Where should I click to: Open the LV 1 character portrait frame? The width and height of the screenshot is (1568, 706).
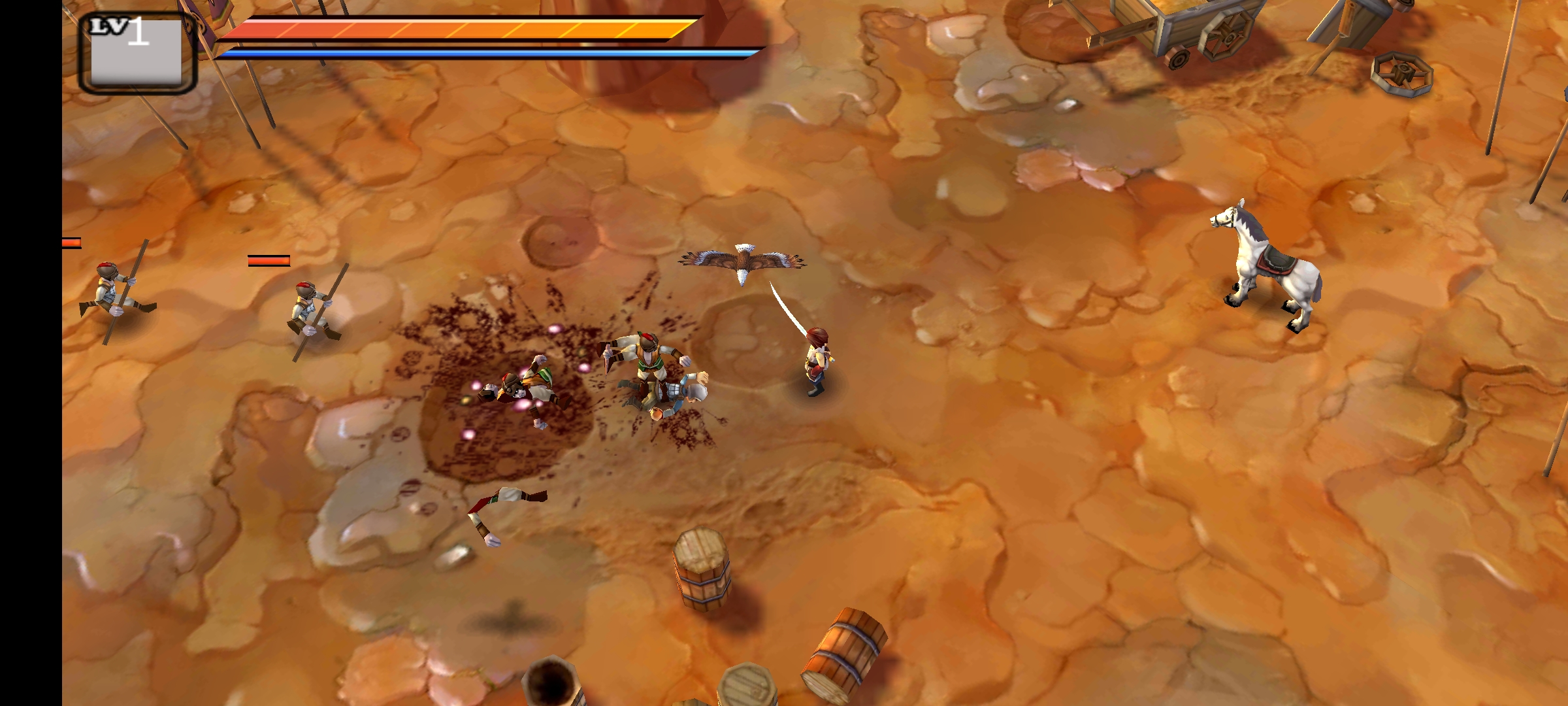click(137, 54)
